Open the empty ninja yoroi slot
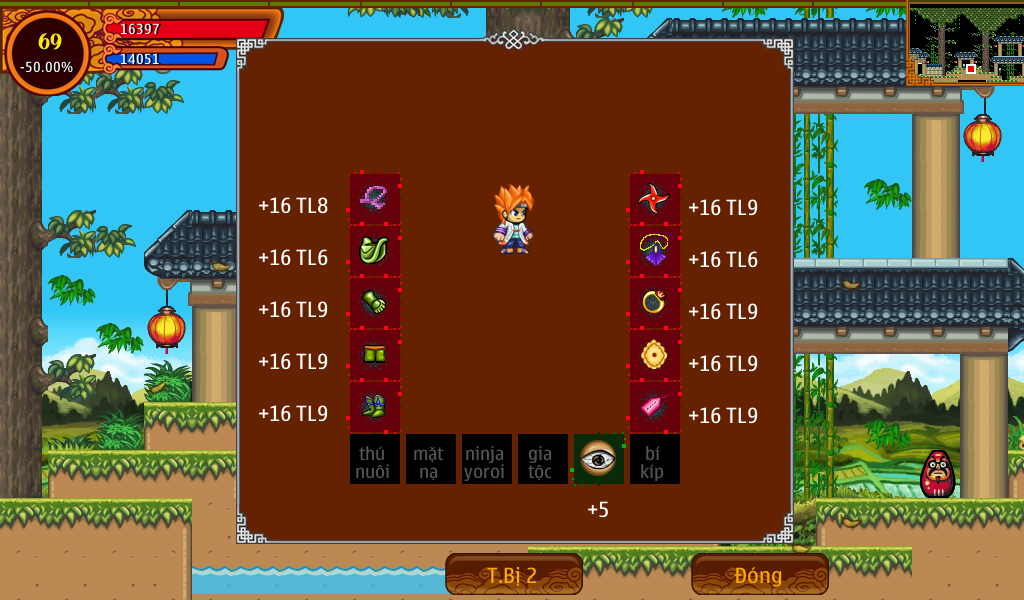Viewport: 1024px width, 600px height. coord(487,459)
